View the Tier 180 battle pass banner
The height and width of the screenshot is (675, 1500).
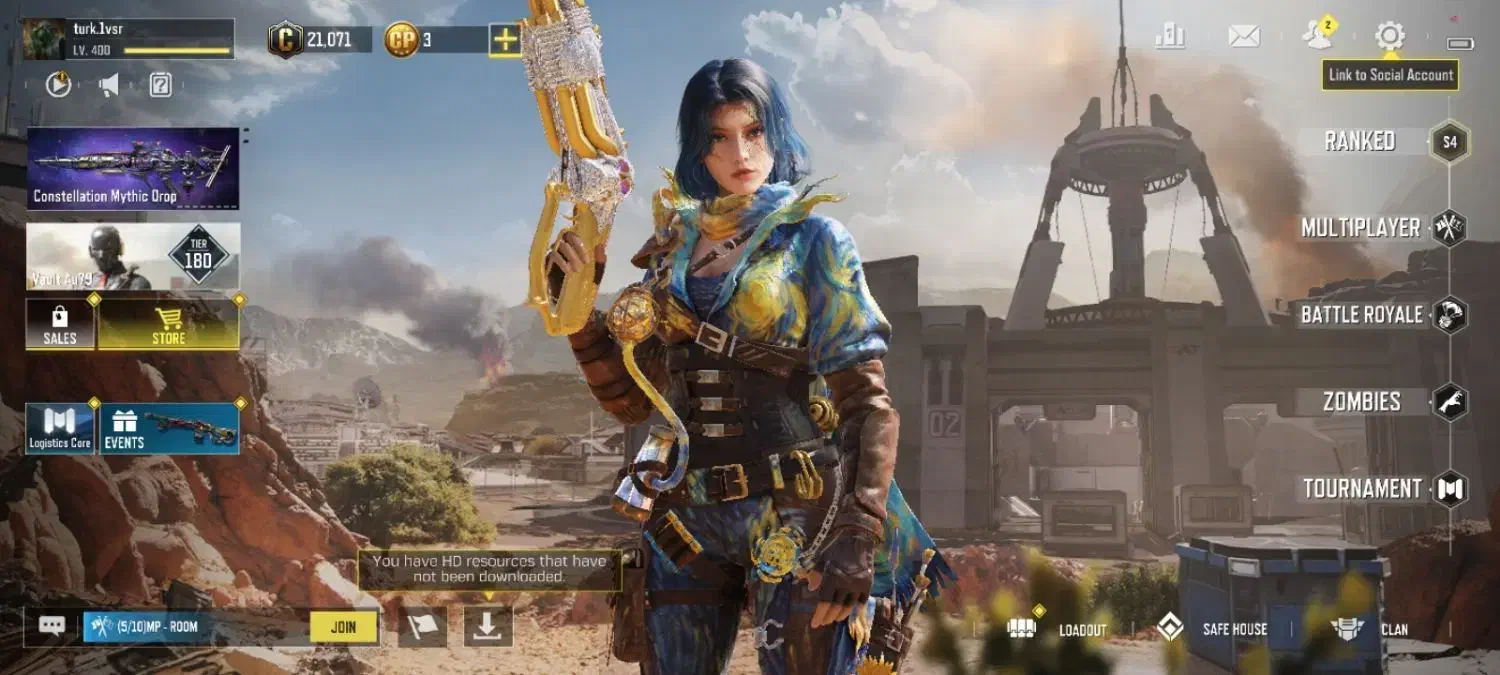click(133, 256)
